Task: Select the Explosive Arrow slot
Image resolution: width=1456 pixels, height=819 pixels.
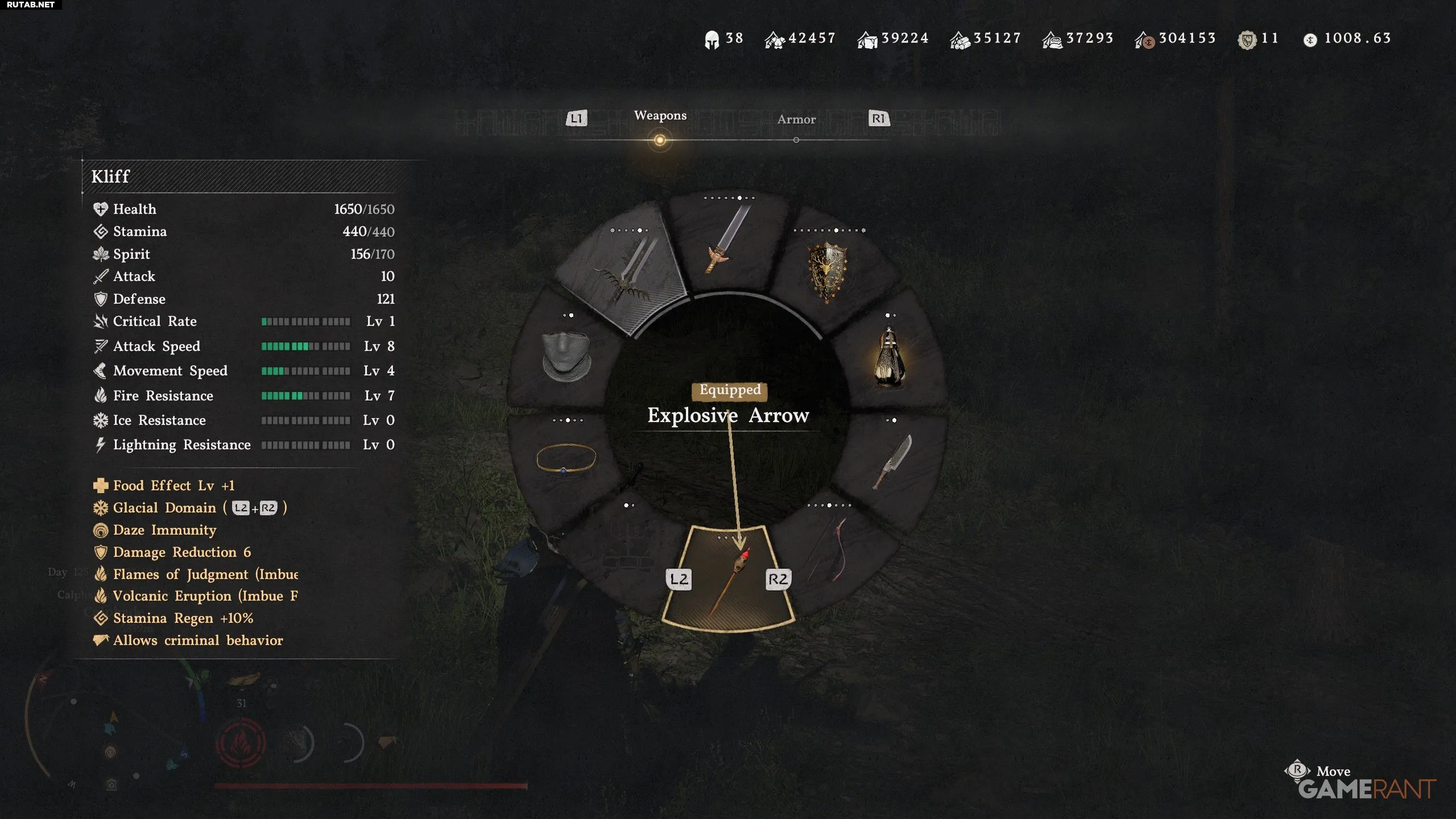Action: click(729, 580)
